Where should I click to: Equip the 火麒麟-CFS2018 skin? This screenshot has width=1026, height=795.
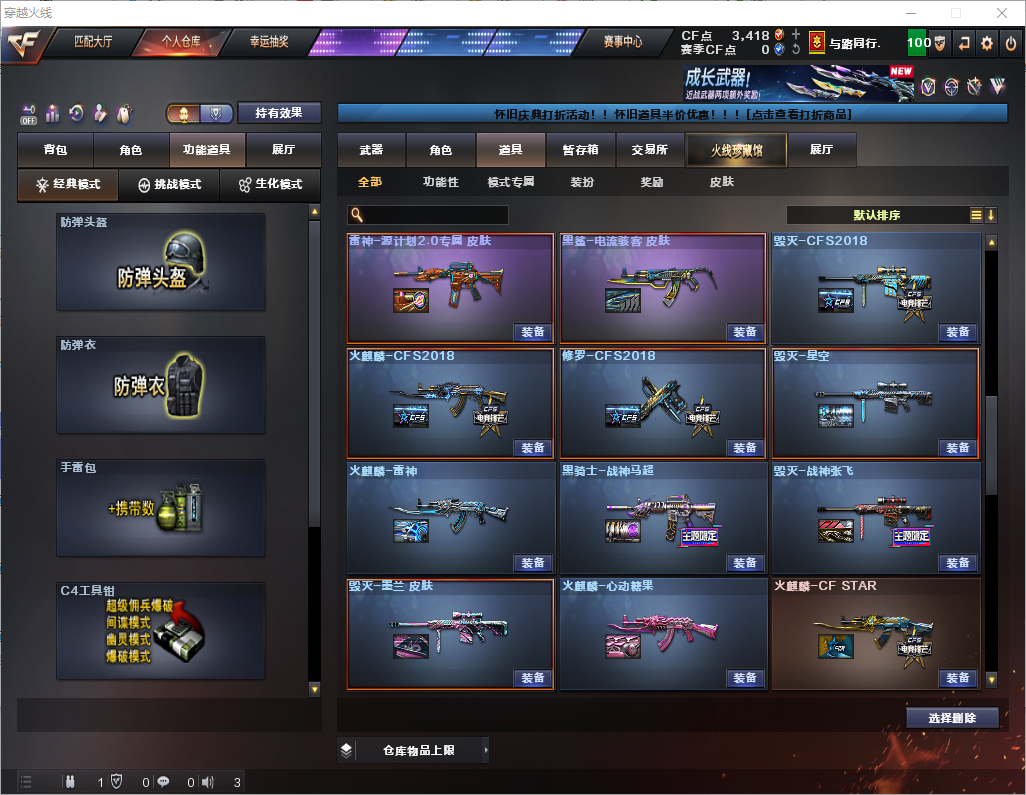533,448
